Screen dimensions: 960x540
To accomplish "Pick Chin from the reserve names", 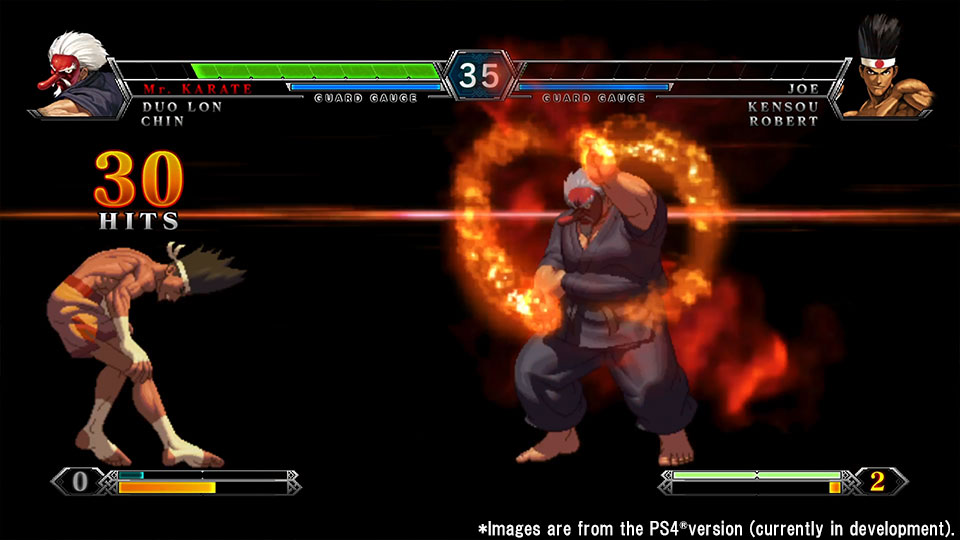I will coord(162,121).
